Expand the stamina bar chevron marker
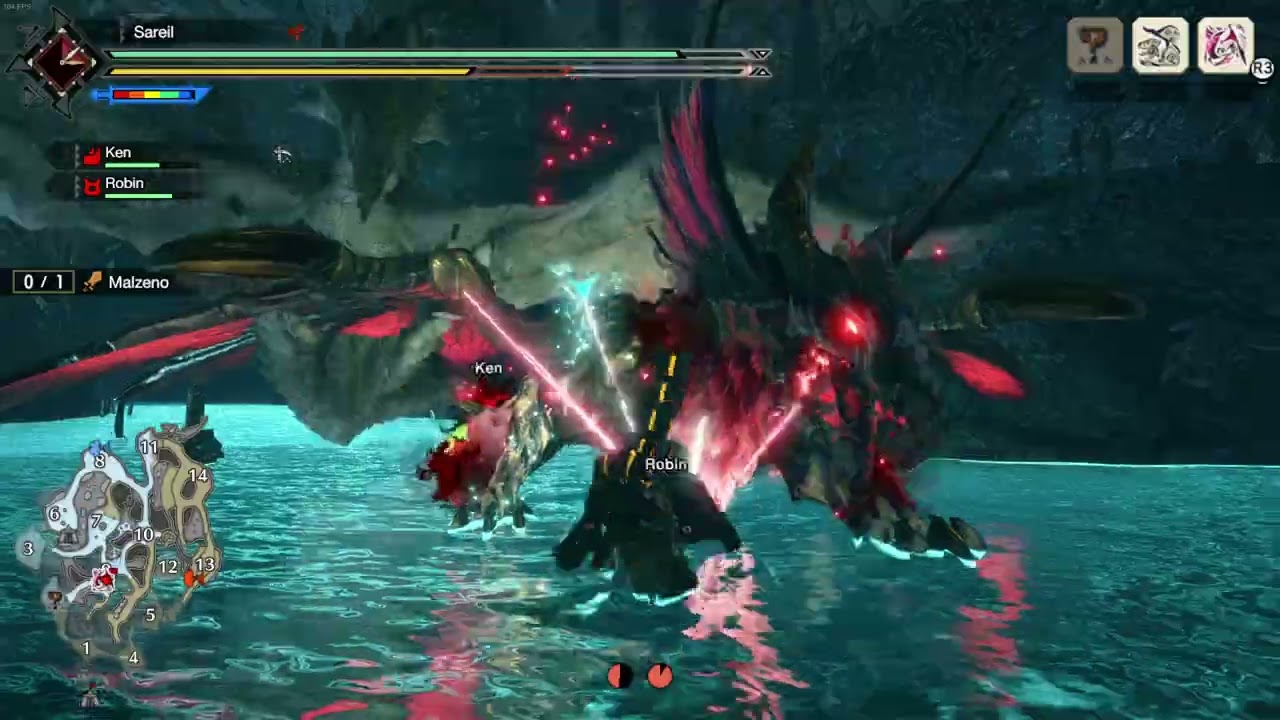This screenshot has height=720, width=1280. point(761,72)
